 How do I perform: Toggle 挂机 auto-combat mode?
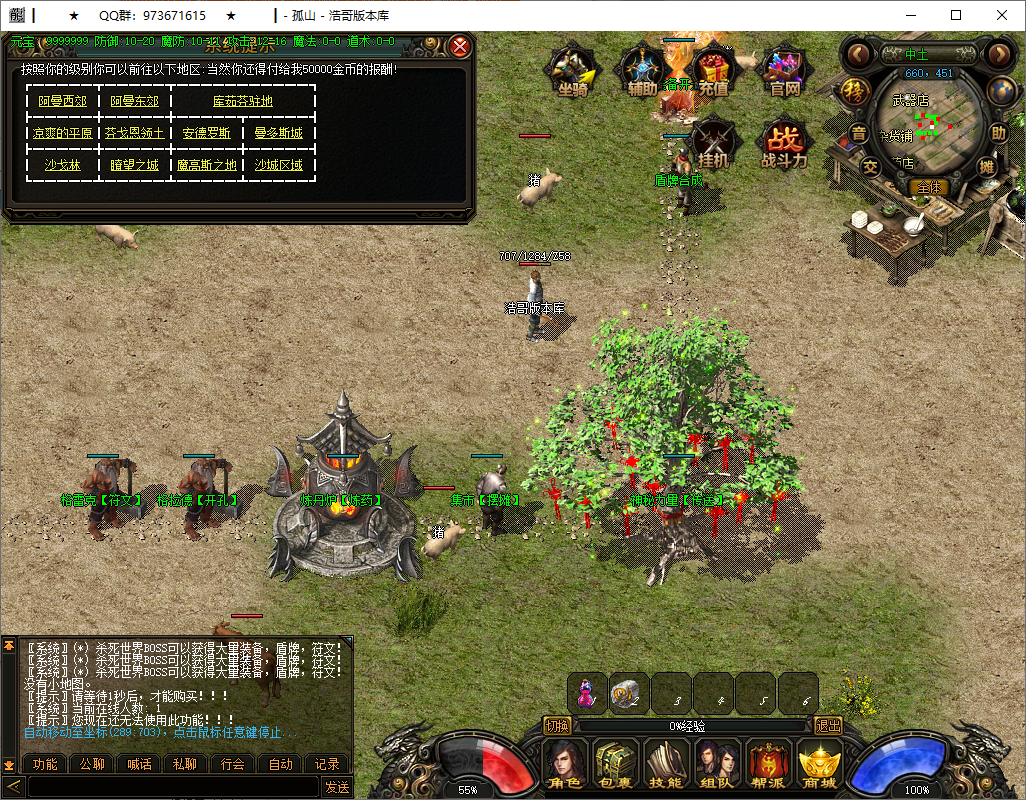pos(714,141)
